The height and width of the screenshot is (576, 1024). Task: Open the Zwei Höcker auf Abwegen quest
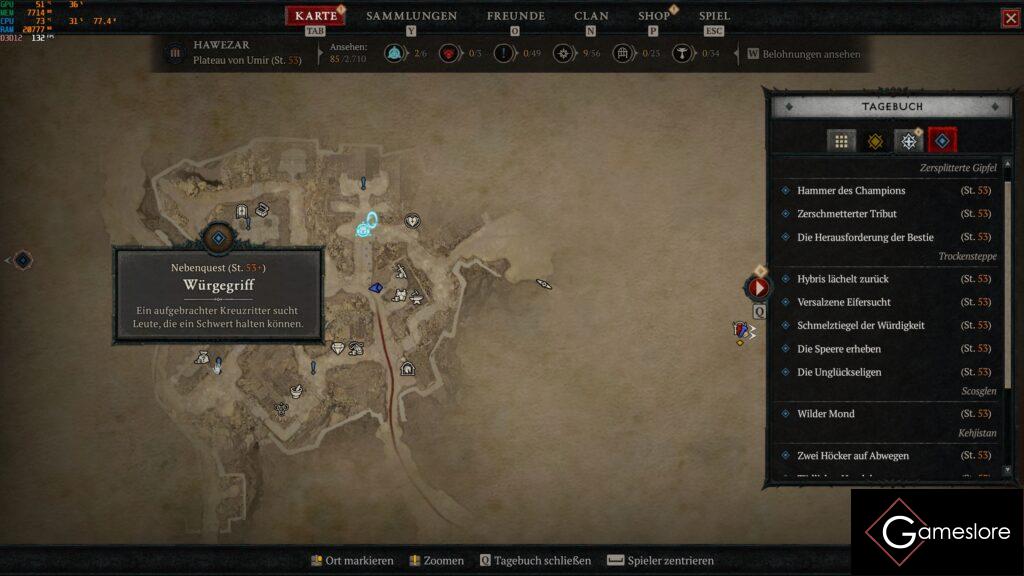coord(853,456)
